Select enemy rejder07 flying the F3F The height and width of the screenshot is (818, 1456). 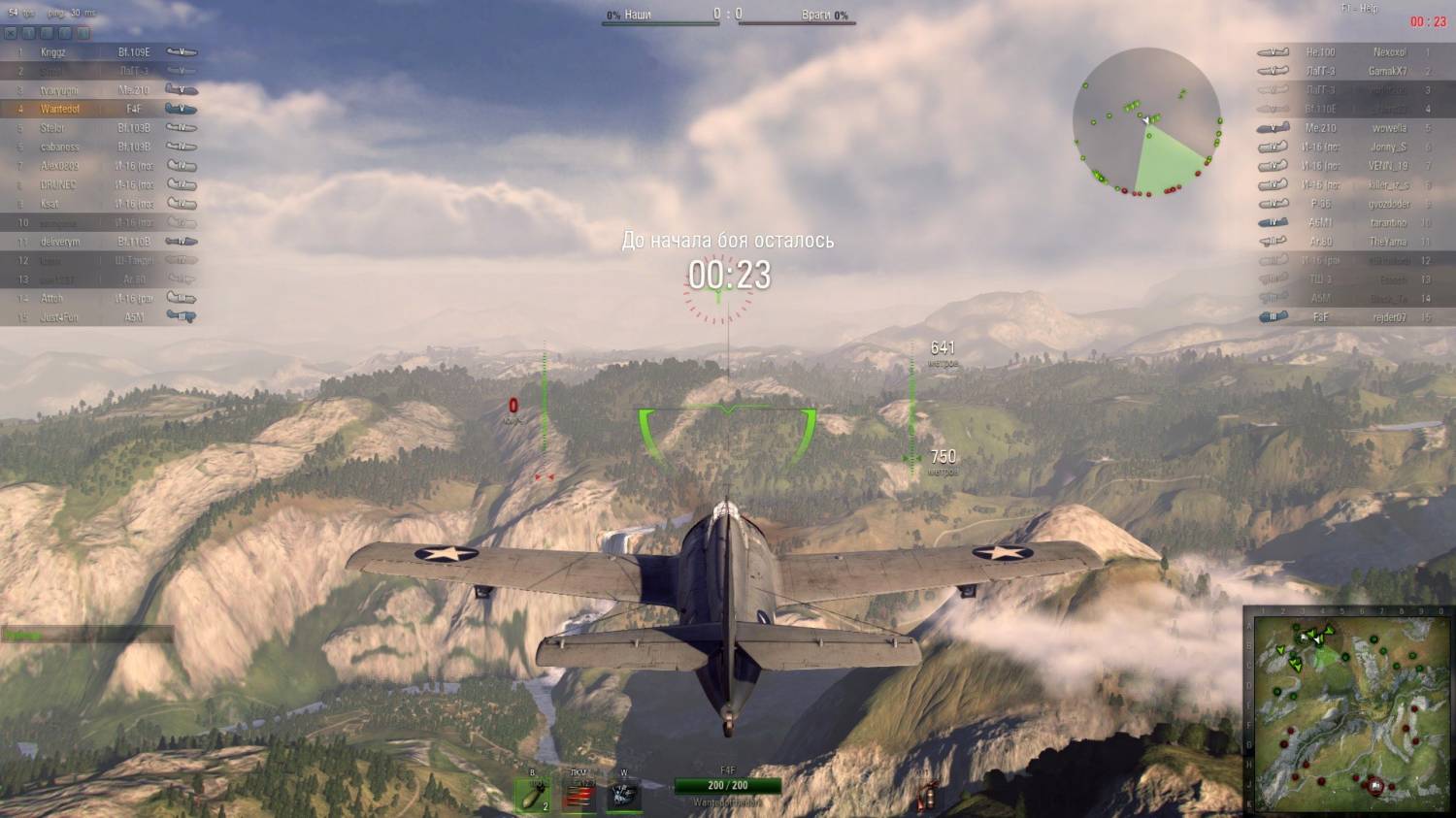point(1359,317)
